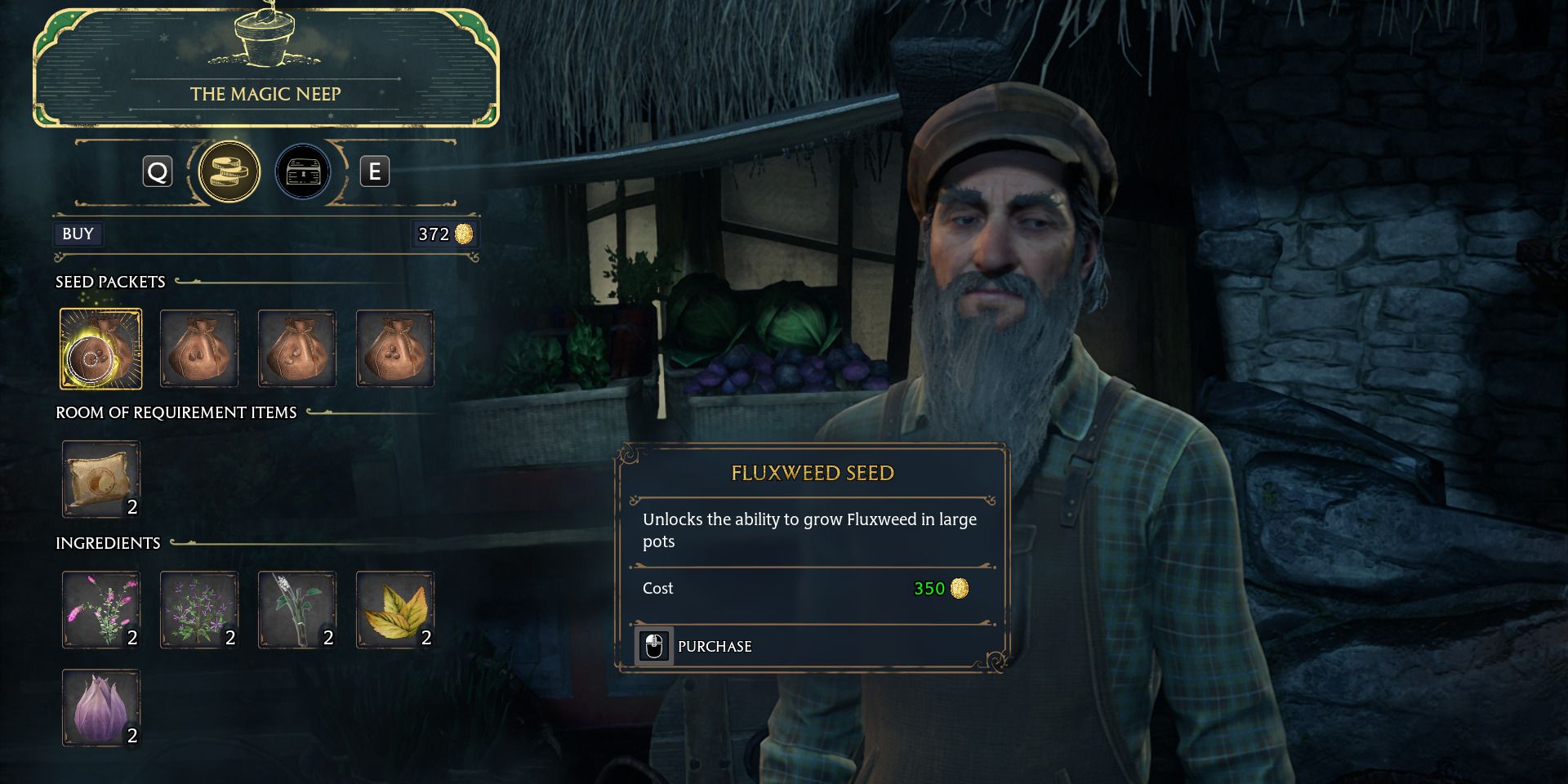This screenshot has height=784, width=1568.
Task: Select the second seed packet bag
Action: point(198,349)
